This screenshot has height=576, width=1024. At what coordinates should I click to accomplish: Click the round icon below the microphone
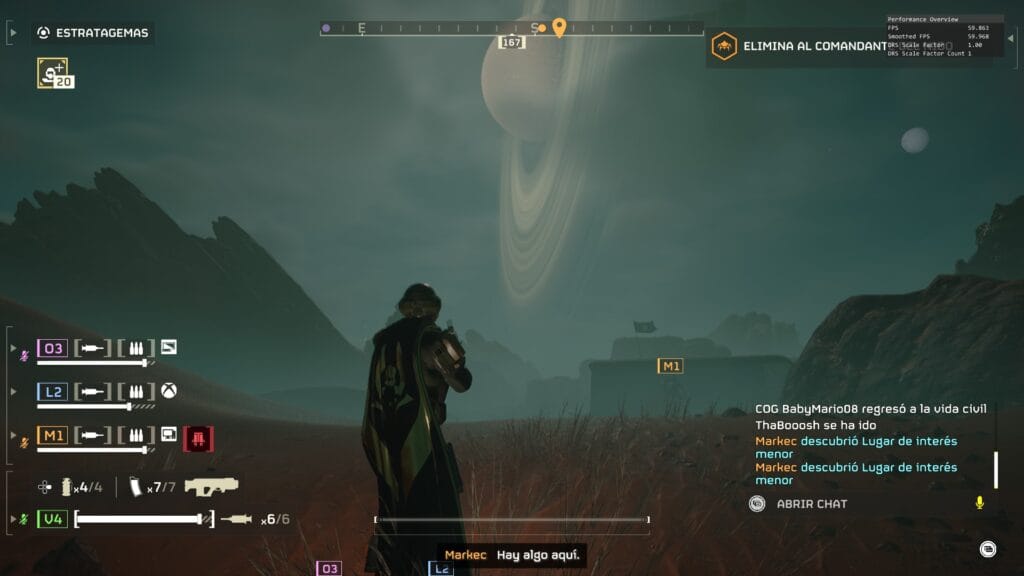pyautogui.click(x=987, y=547)
